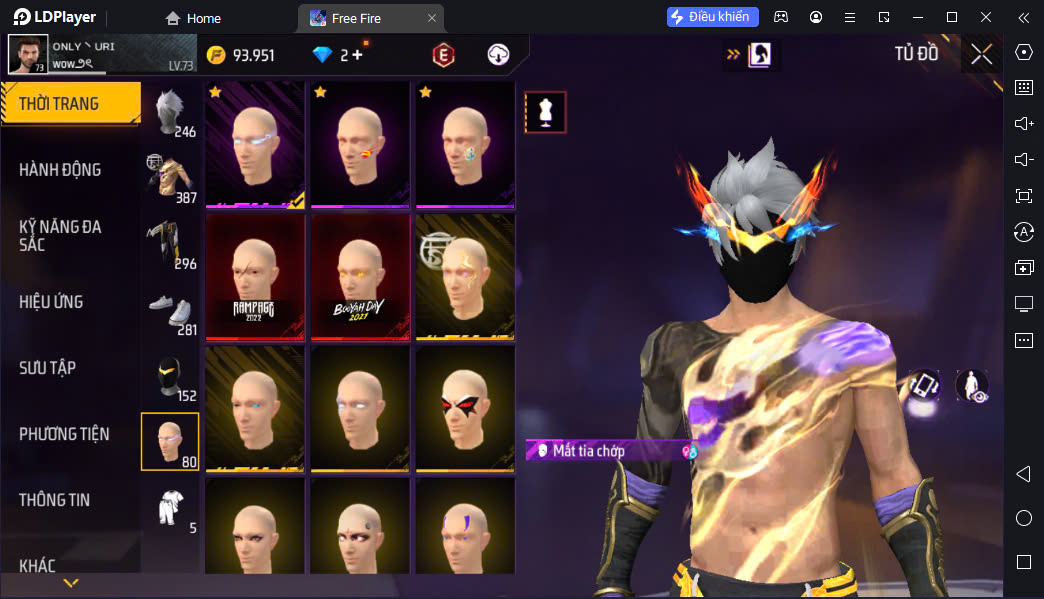Open the HIỆU ỨNG tab
The image size is (1044, 599).
51,302
